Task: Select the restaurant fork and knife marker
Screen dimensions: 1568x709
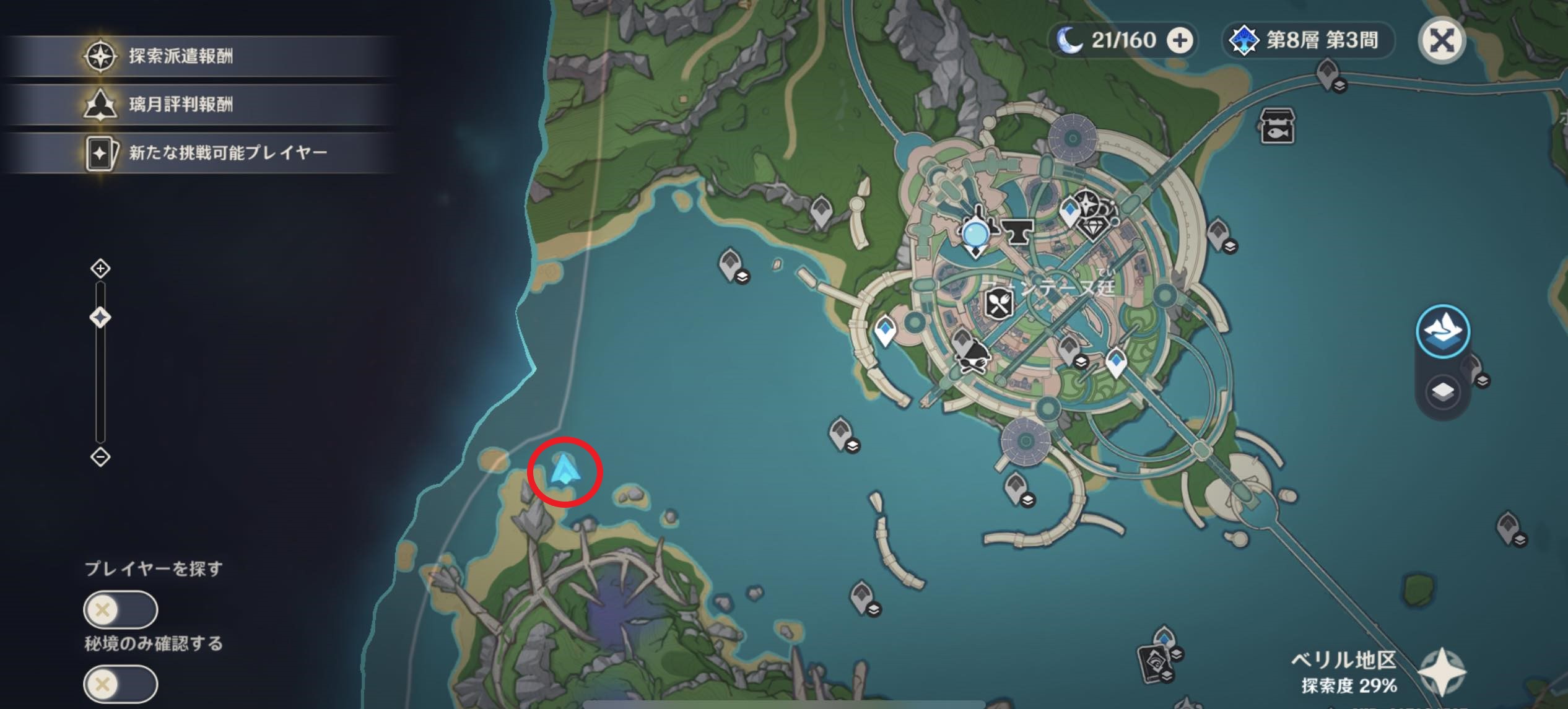Action: [998, 304]
